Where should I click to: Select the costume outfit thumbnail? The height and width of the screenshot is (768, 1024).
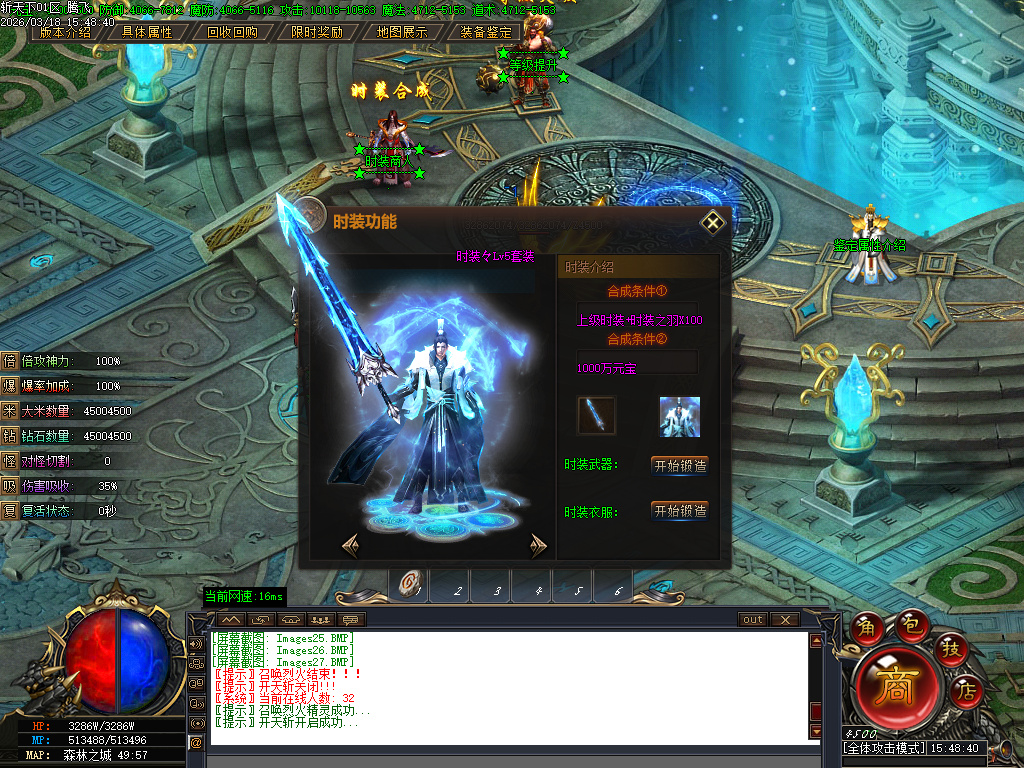click(x=679, y=416)
